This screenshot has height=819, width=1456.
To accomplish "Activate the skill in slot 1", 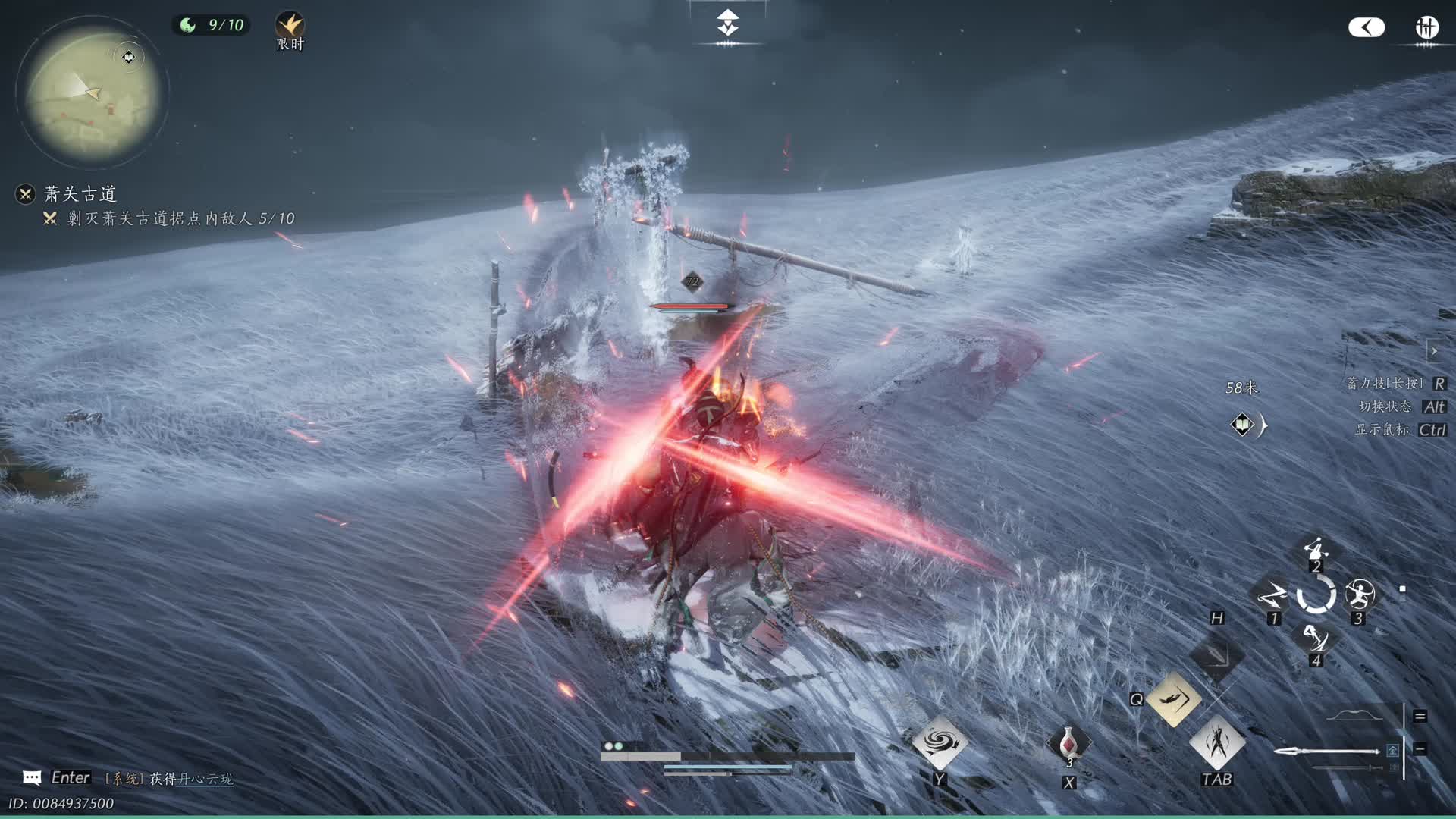I will tap(1272, 597).
